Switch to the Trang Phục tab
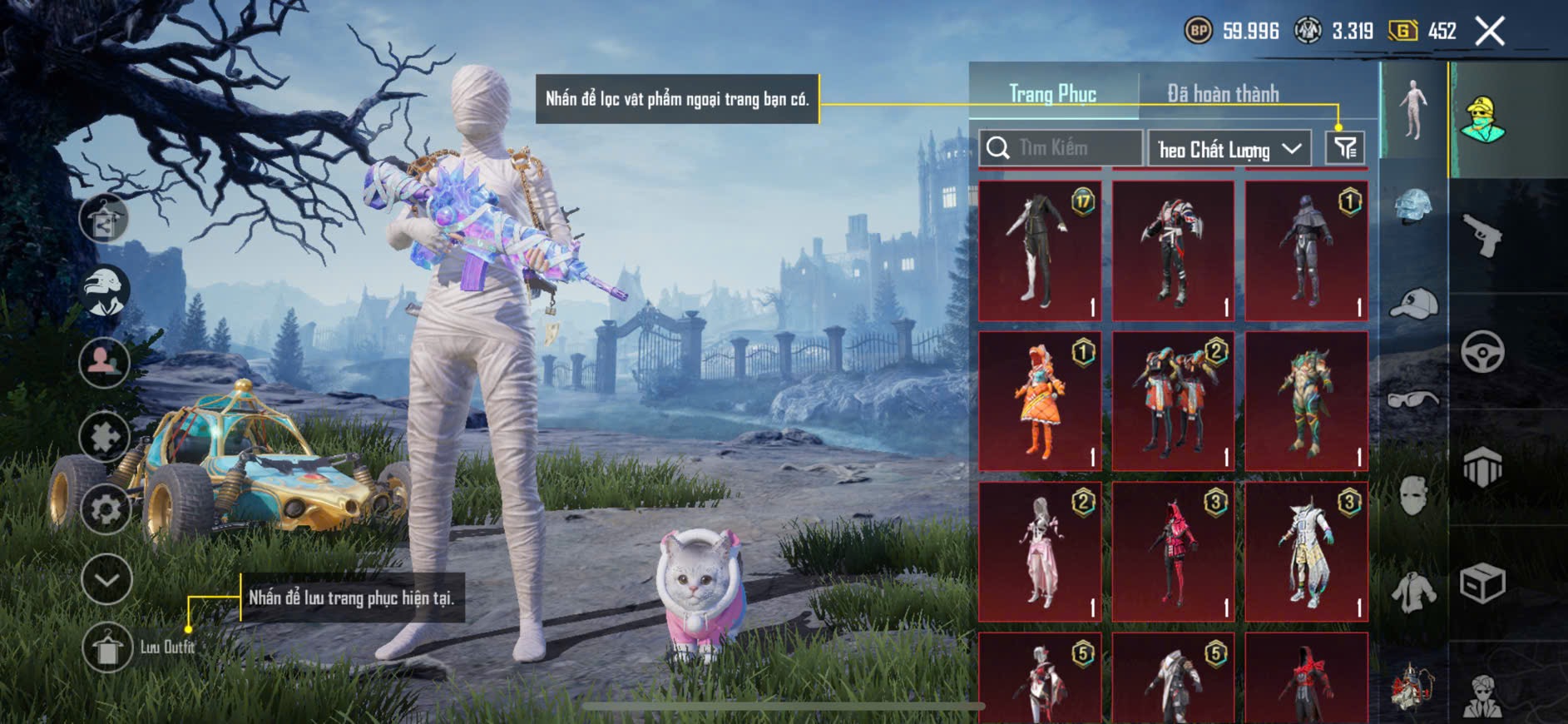 coord(1052,93)
